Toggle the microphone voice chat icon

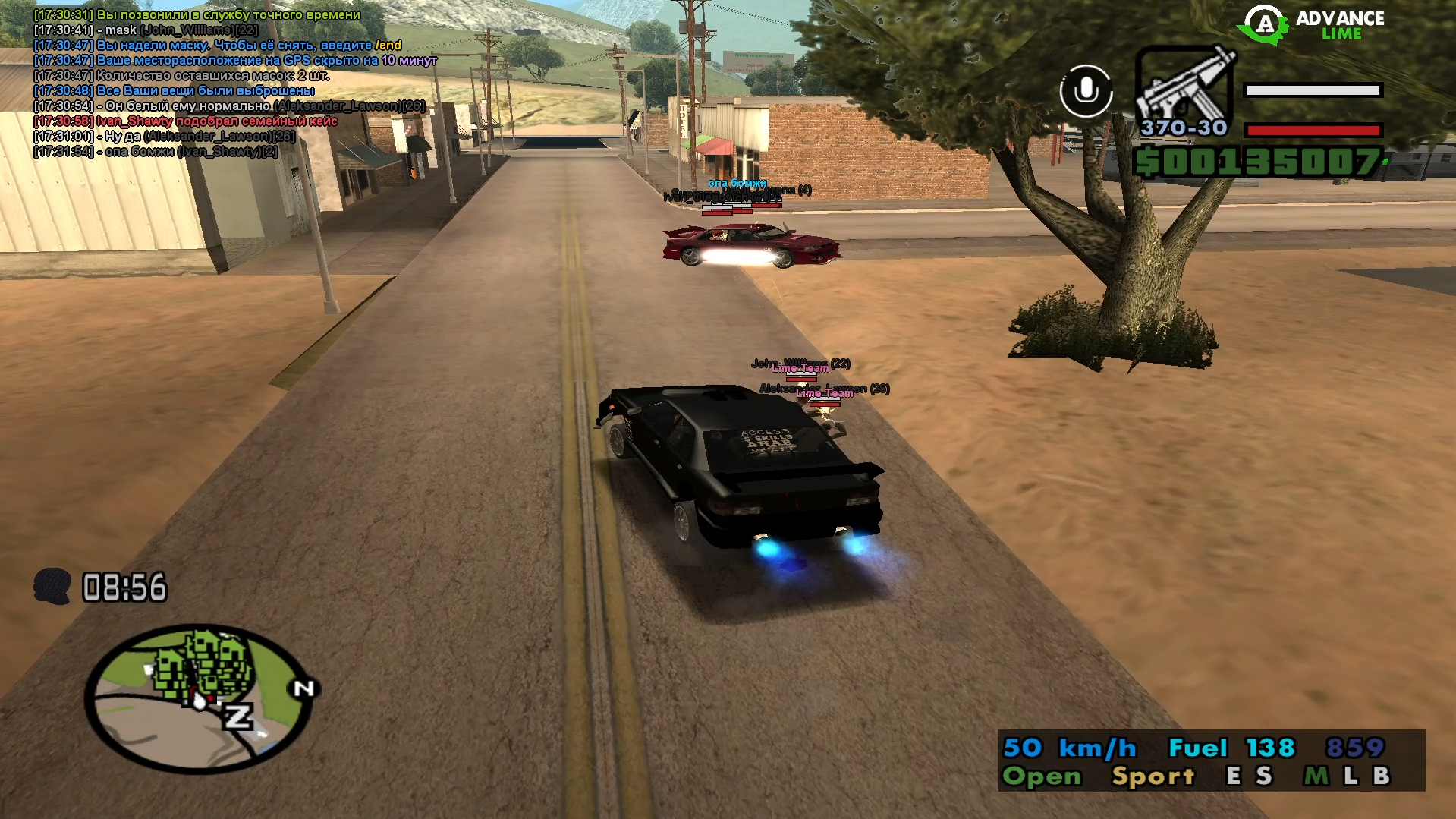click(1086, 91)
